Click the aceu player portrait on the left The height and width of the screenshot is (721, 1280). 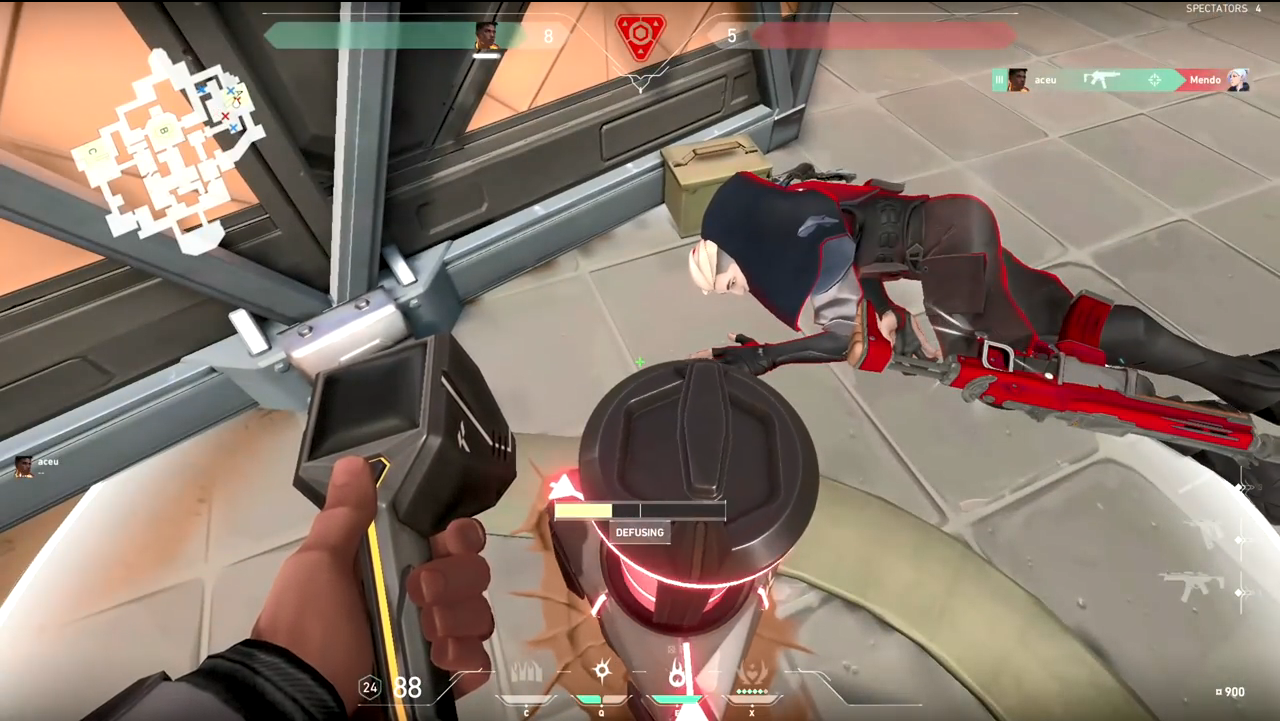tap(24, 466)
